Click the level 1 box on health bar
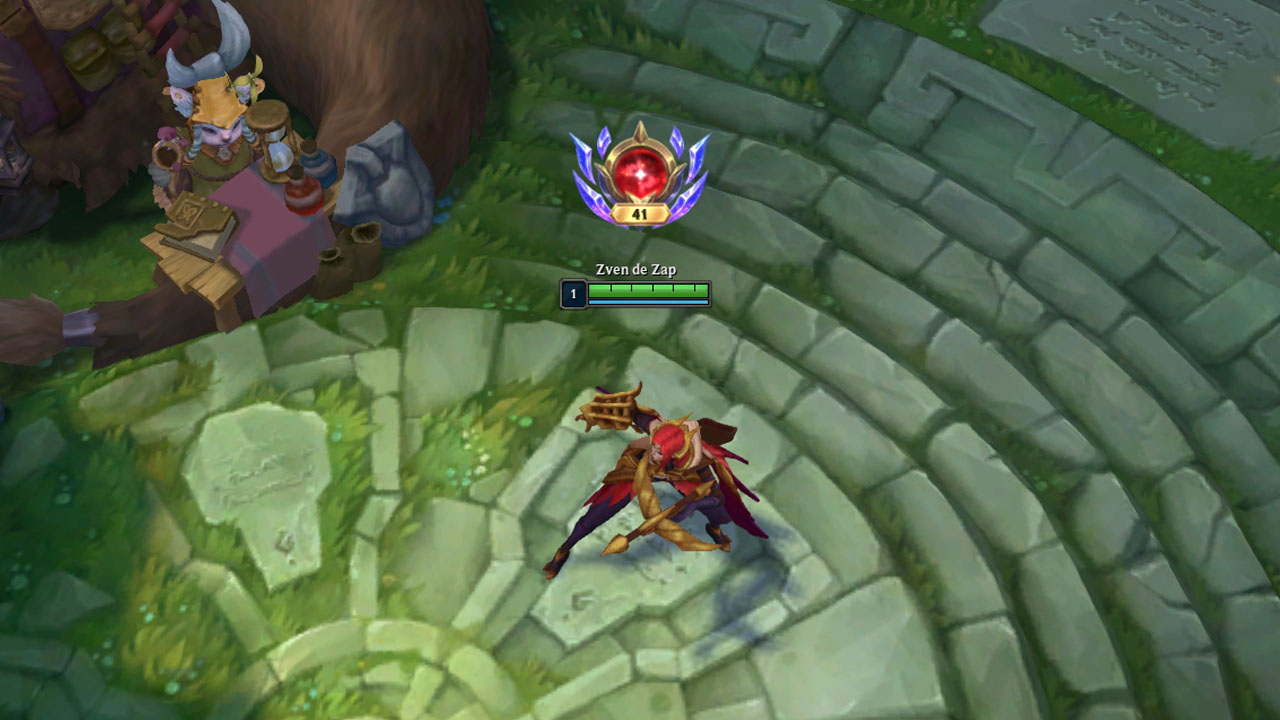Image resolution: width=1280 pixels, height=720 pixels. click(x=573, y=293)
